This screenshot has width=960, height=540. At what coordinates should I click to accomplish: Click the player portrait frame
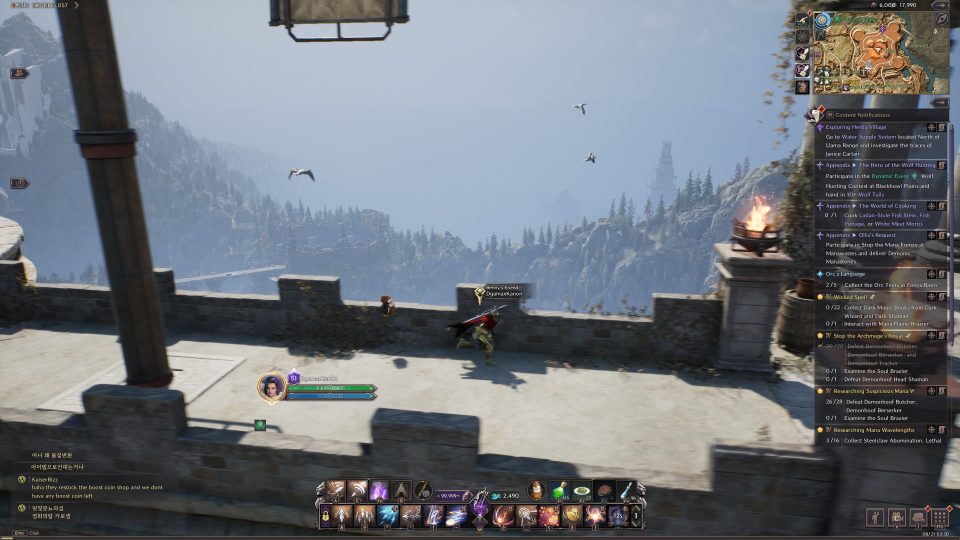pos(272,387)
